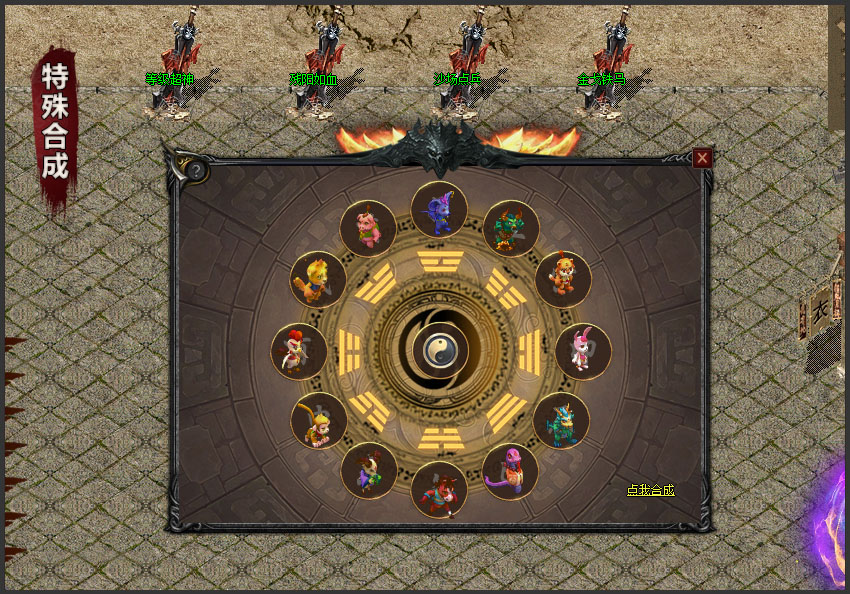The image size is (850, 594).
Task: Choose the green ox zodiac slot
Action: click(511, 228)
